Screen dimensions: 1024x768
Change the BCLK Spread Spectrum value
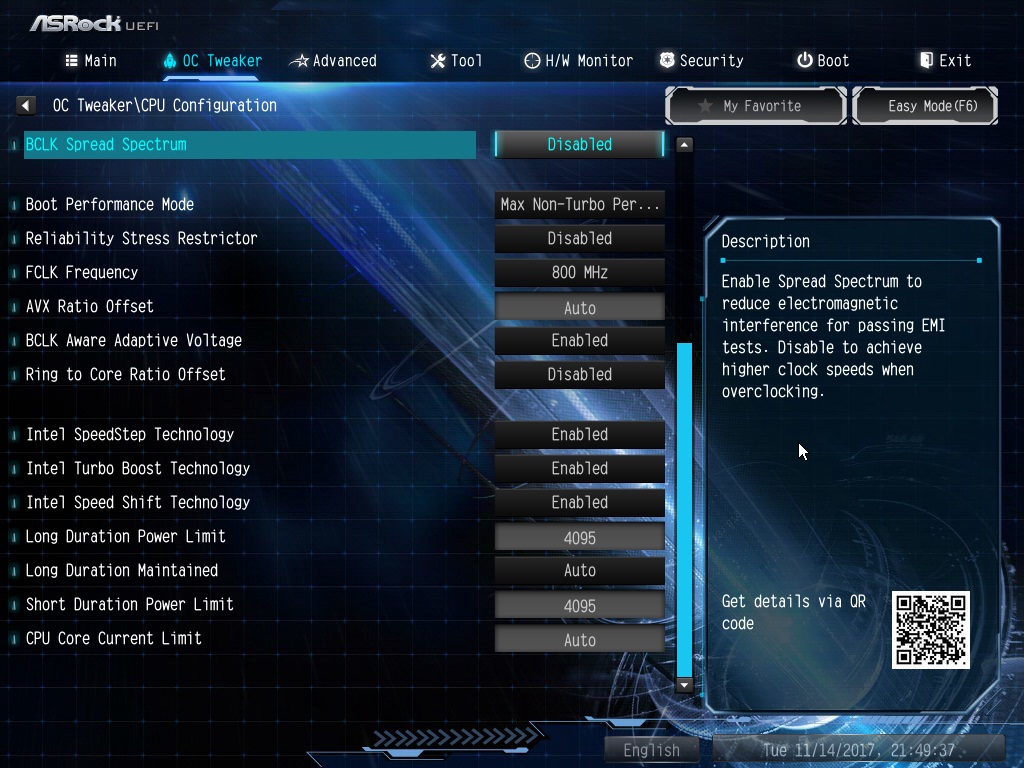coord(579,144)
